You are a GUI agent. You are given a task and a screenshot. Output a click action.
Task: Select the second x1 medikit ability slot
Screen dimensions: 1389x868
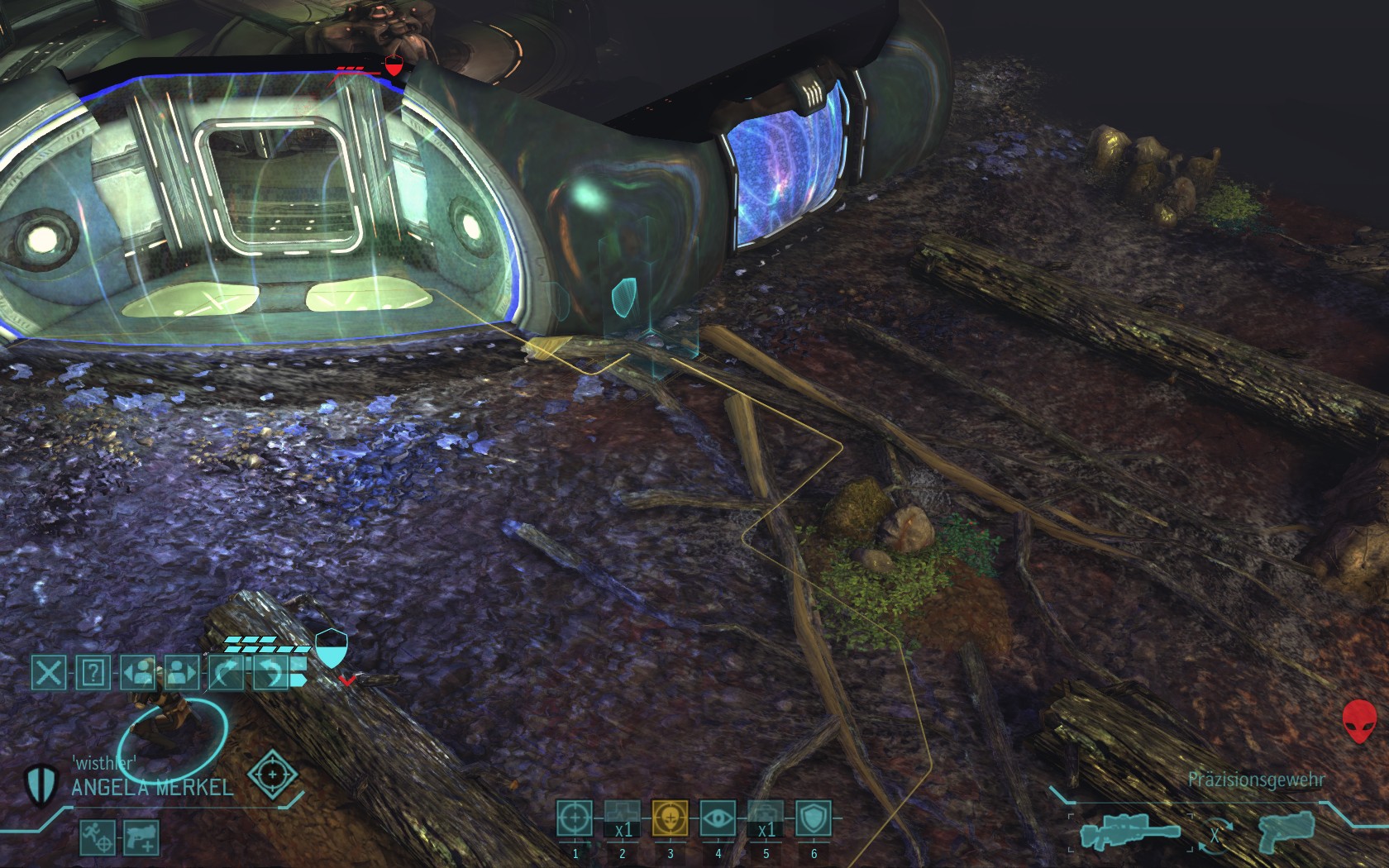point(766,818)
